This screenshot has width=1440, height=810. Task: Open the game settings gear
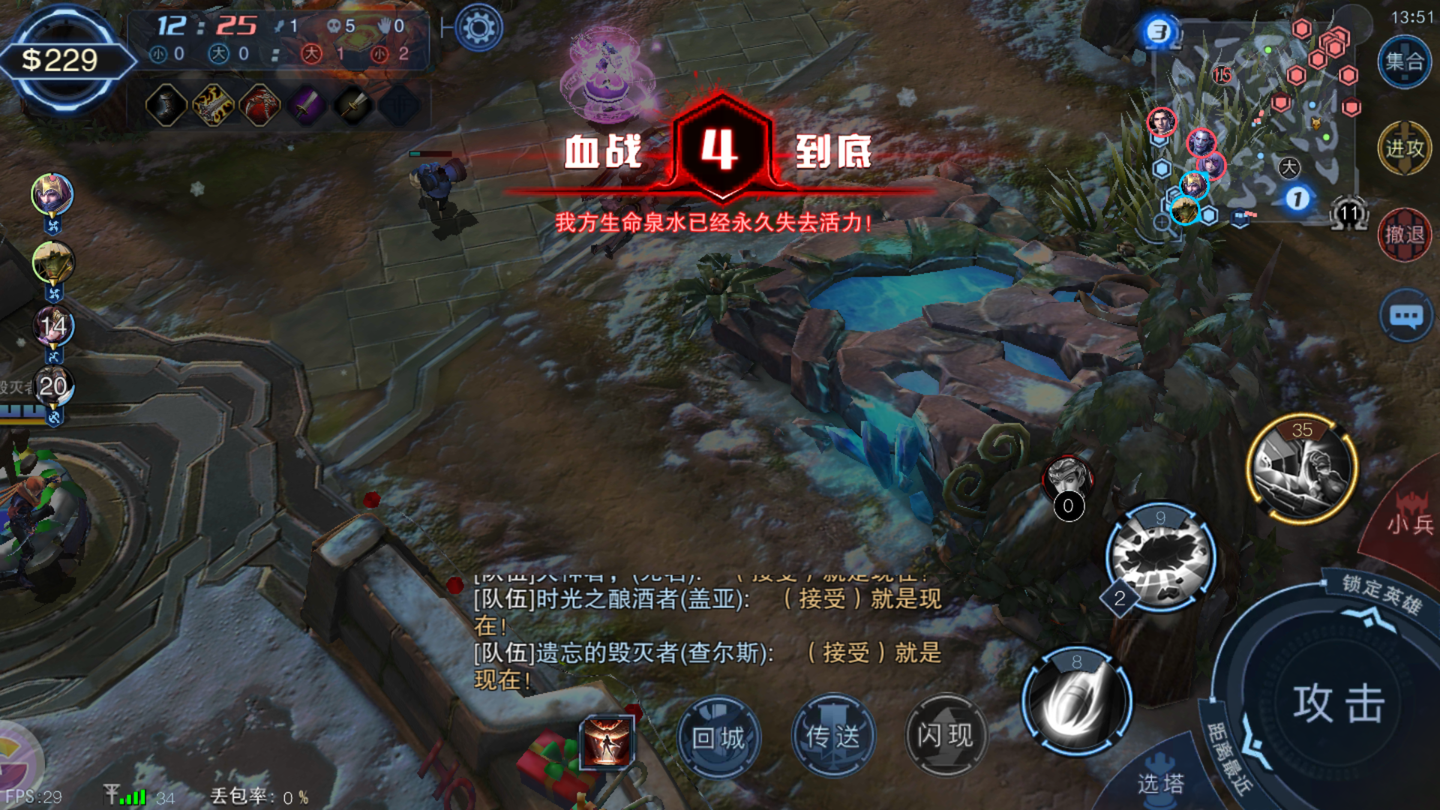click(478, 27)
